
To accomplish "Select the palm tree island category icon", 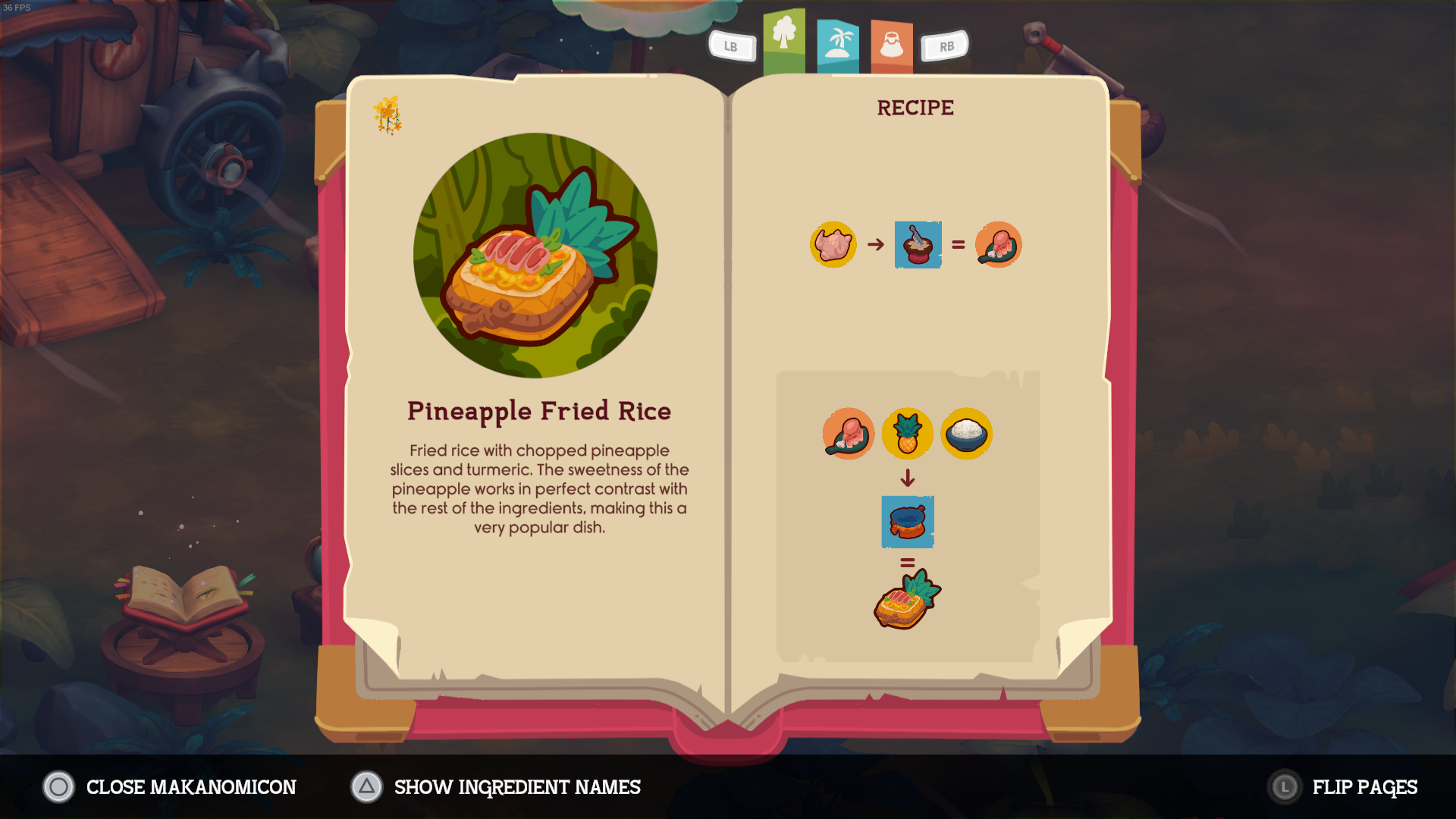I will click(x=838, y=39).
